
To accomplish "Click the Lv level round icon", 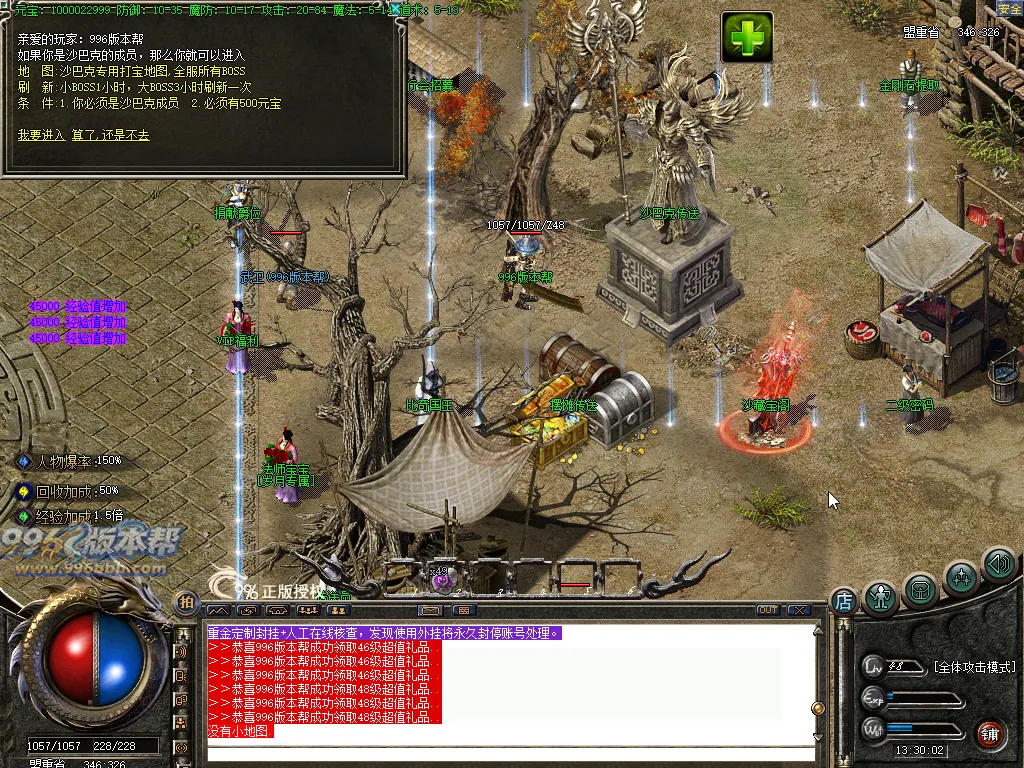I will [x=872, y=666].
